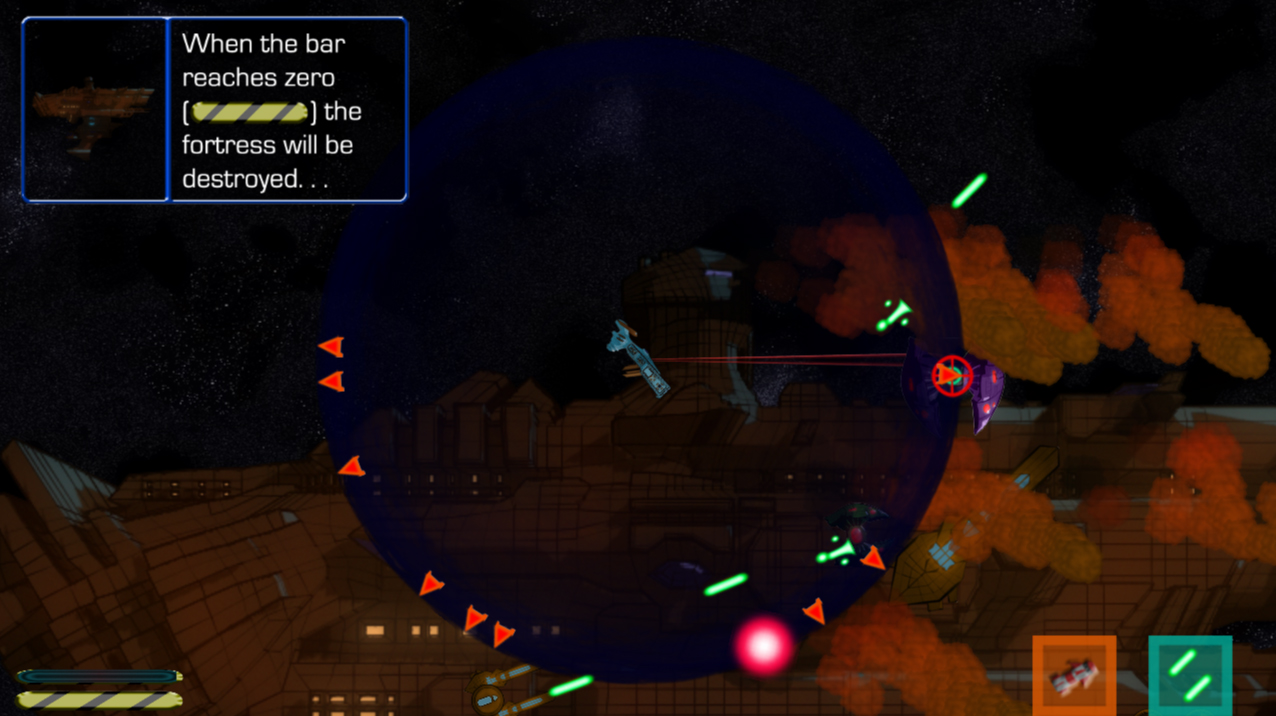The width and height of the screenshot is (1276, 716).
Task: Select the orange ship weapon icon
Action: [x=1074, y=676]
